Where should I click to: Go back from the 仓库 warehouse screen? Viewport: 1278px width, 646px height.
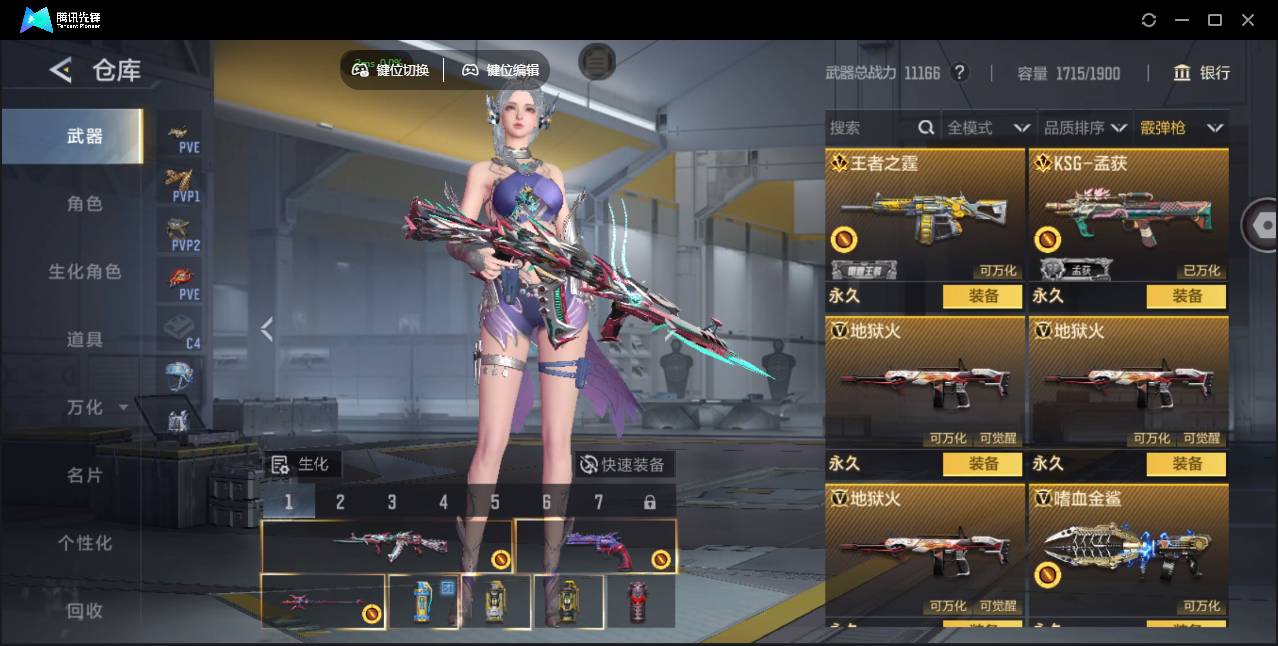click(61, 70)
